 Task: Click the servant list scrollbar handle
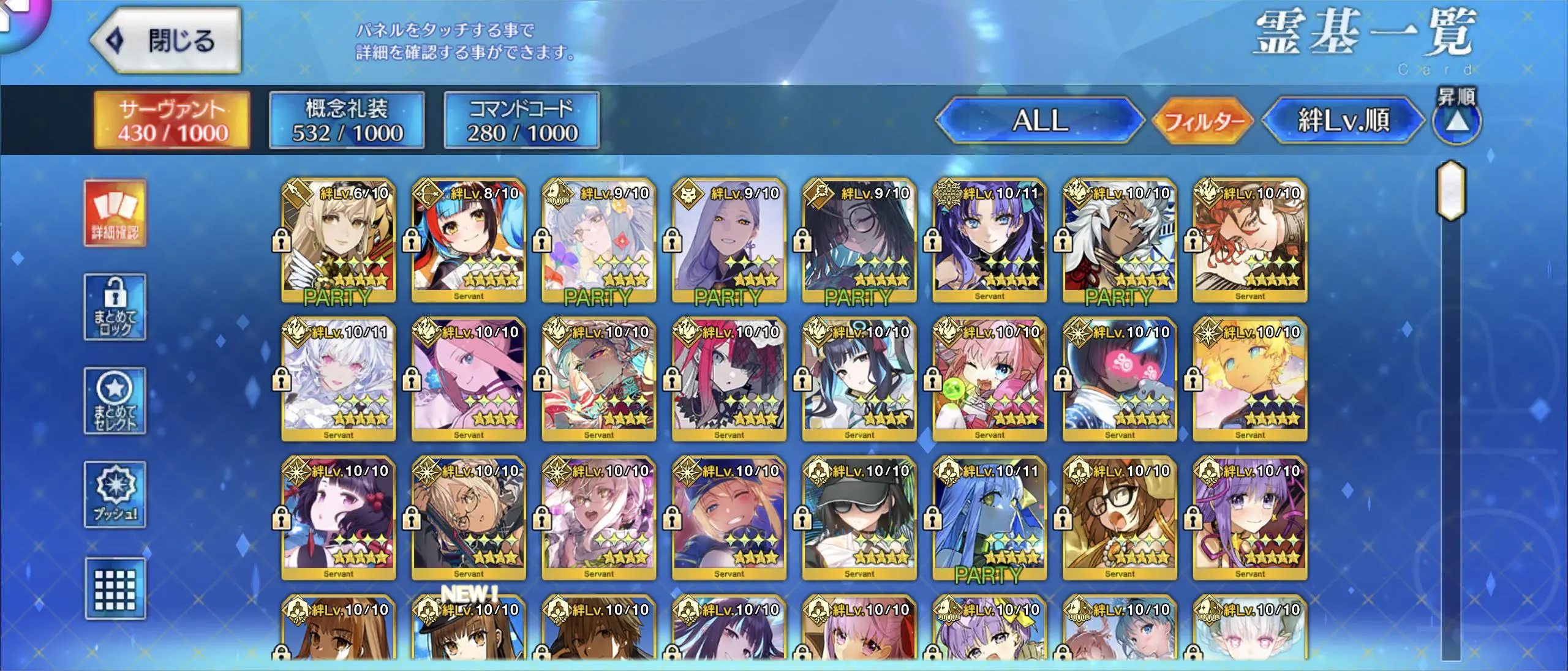1450,191
